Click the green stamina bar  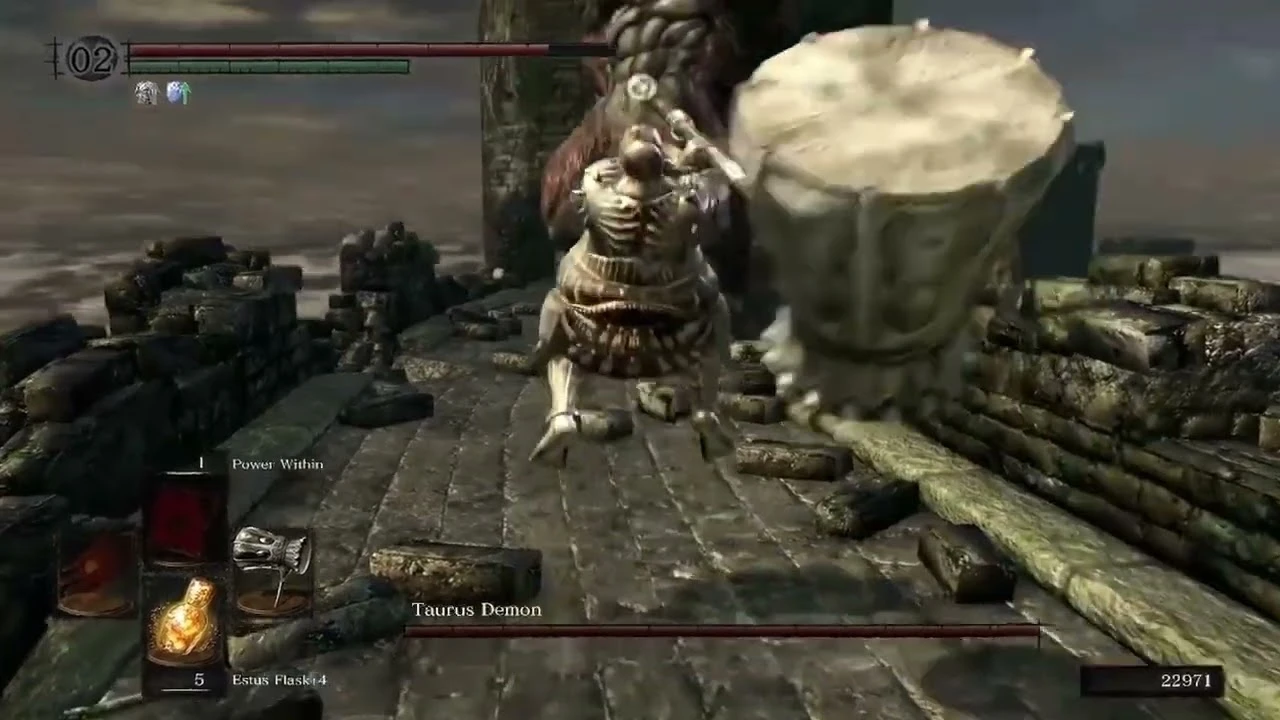(x=270, y=65)
